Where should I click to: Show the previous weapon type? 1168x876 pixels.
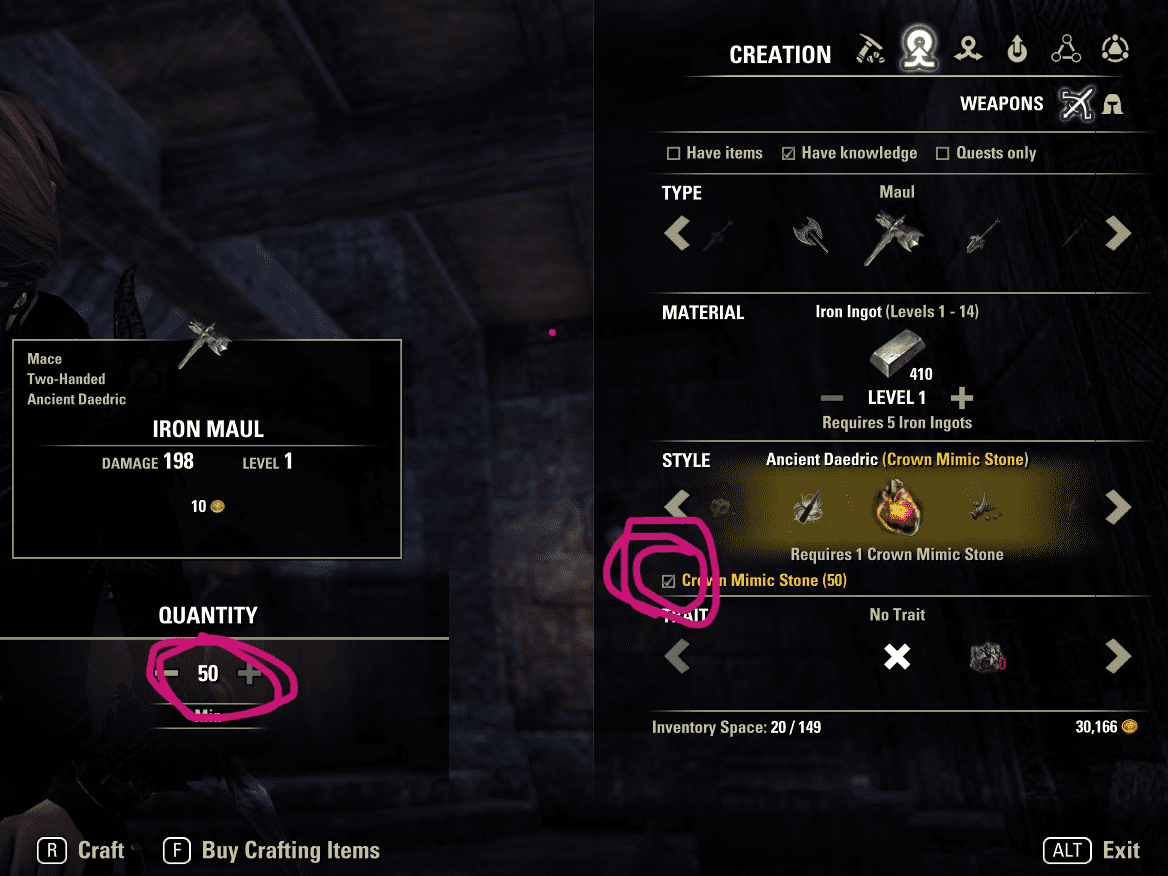click(677, 234)
